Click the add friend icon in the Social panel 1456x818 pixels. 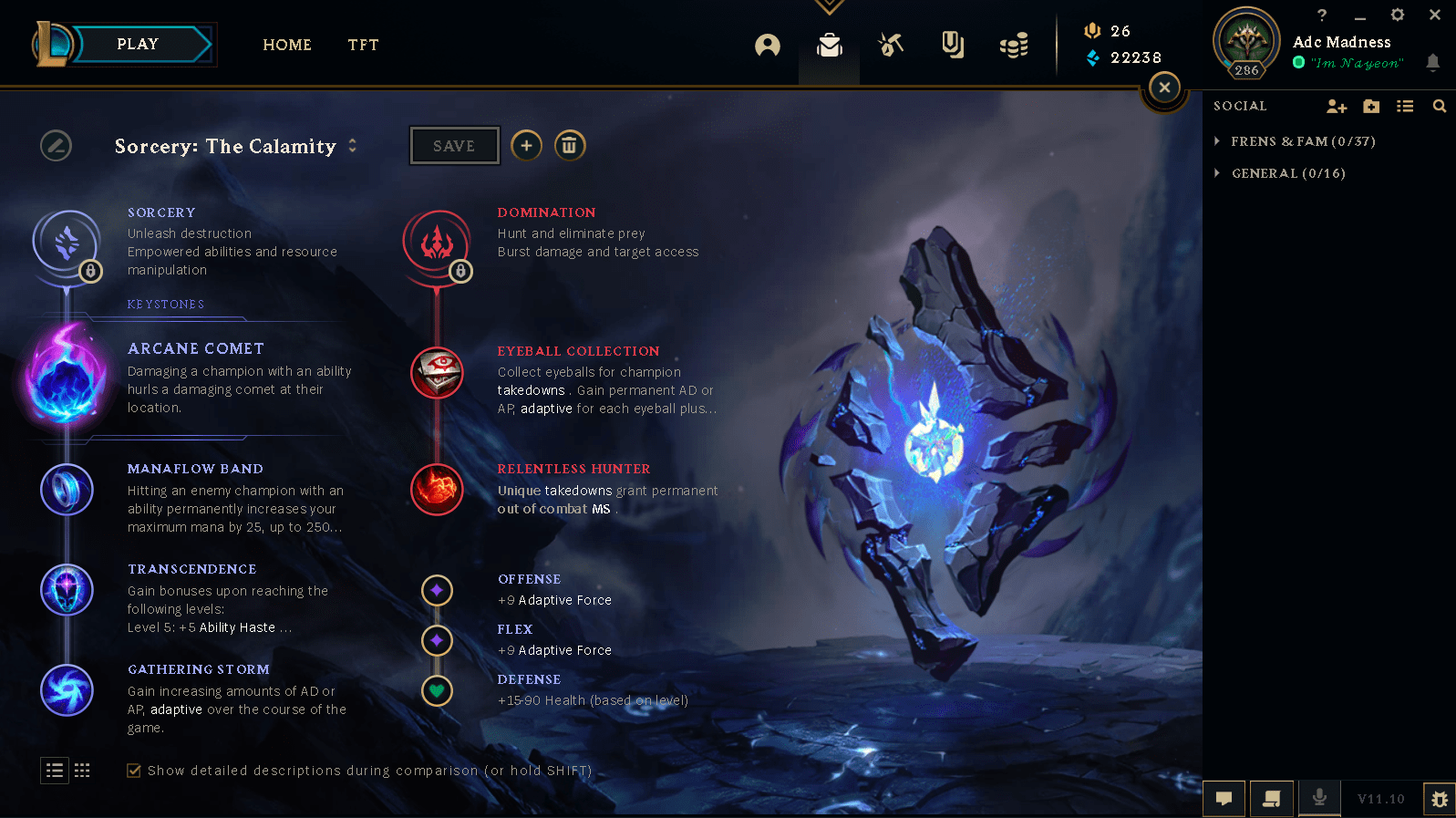[1336, 106]
